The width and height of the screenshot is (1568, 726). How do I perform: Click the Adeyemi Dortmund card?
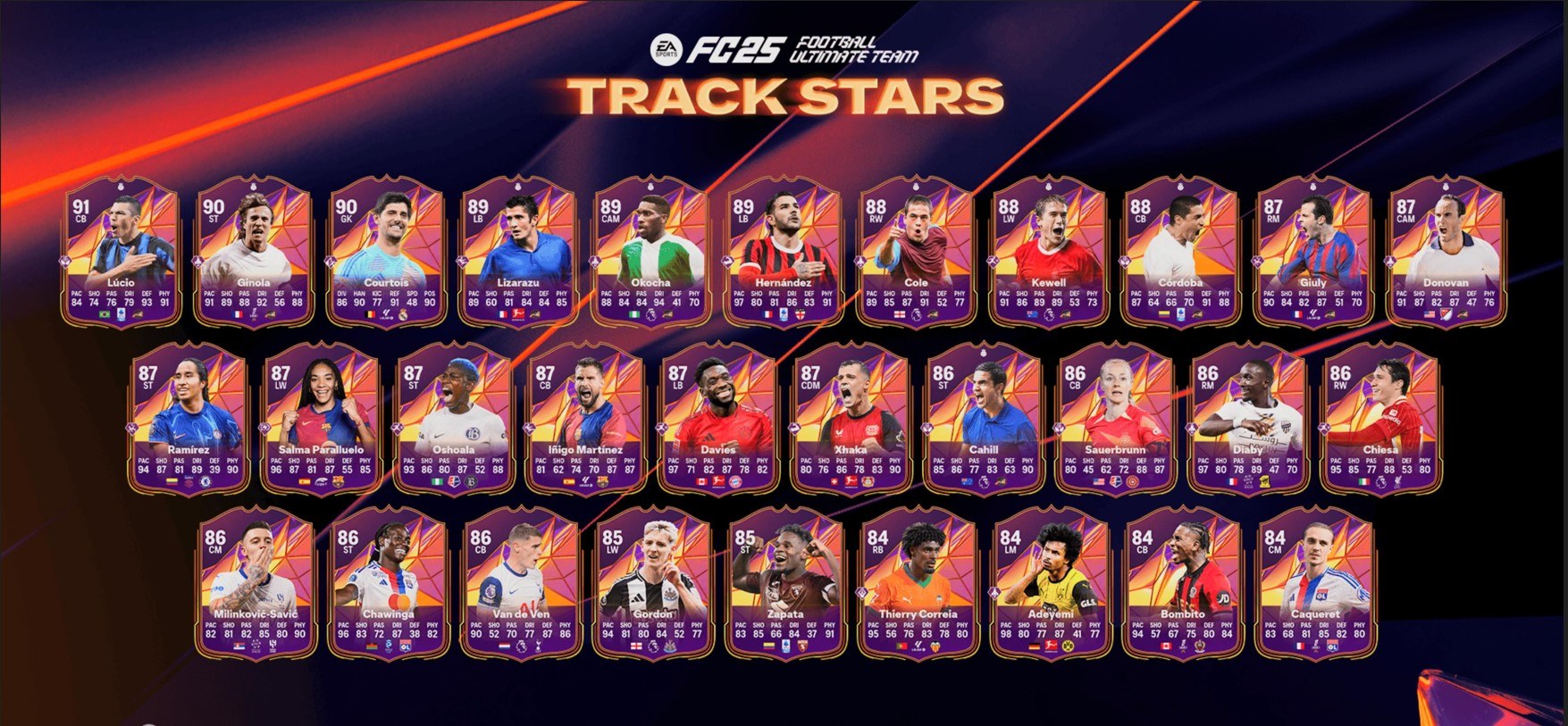pos(1051,583)
